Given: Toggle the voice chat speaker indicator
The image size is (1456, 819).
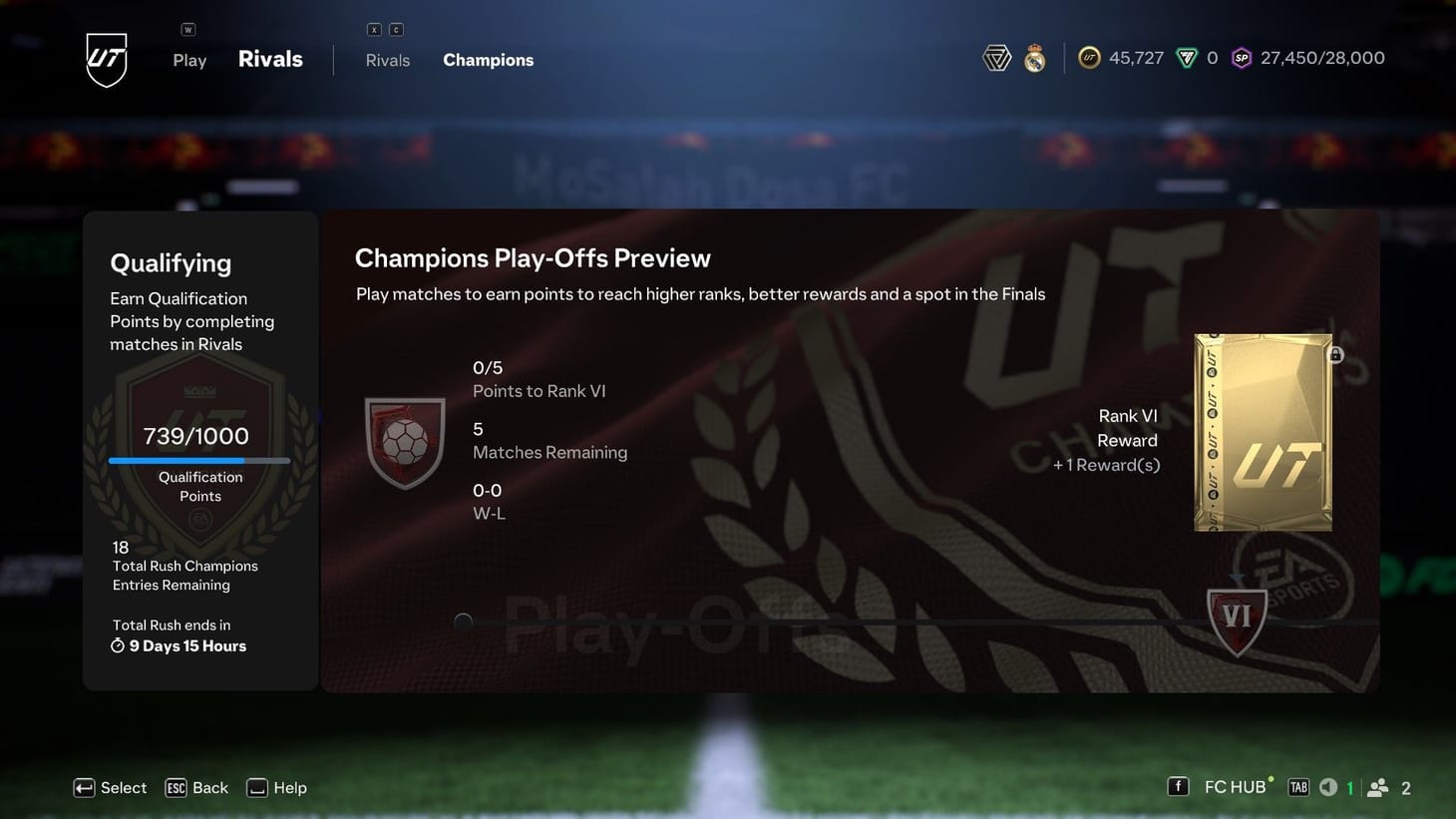Looking at the screenshot, I should click(1328, 787).
